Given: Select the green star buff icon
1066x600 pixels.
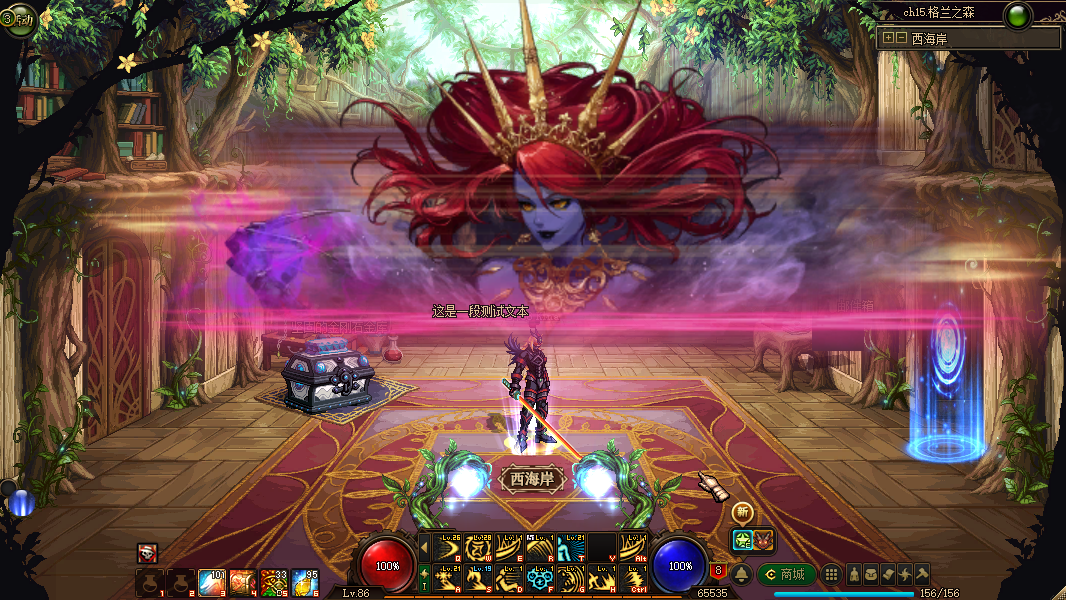Looking at the screenshot, I should coord(741,540).
